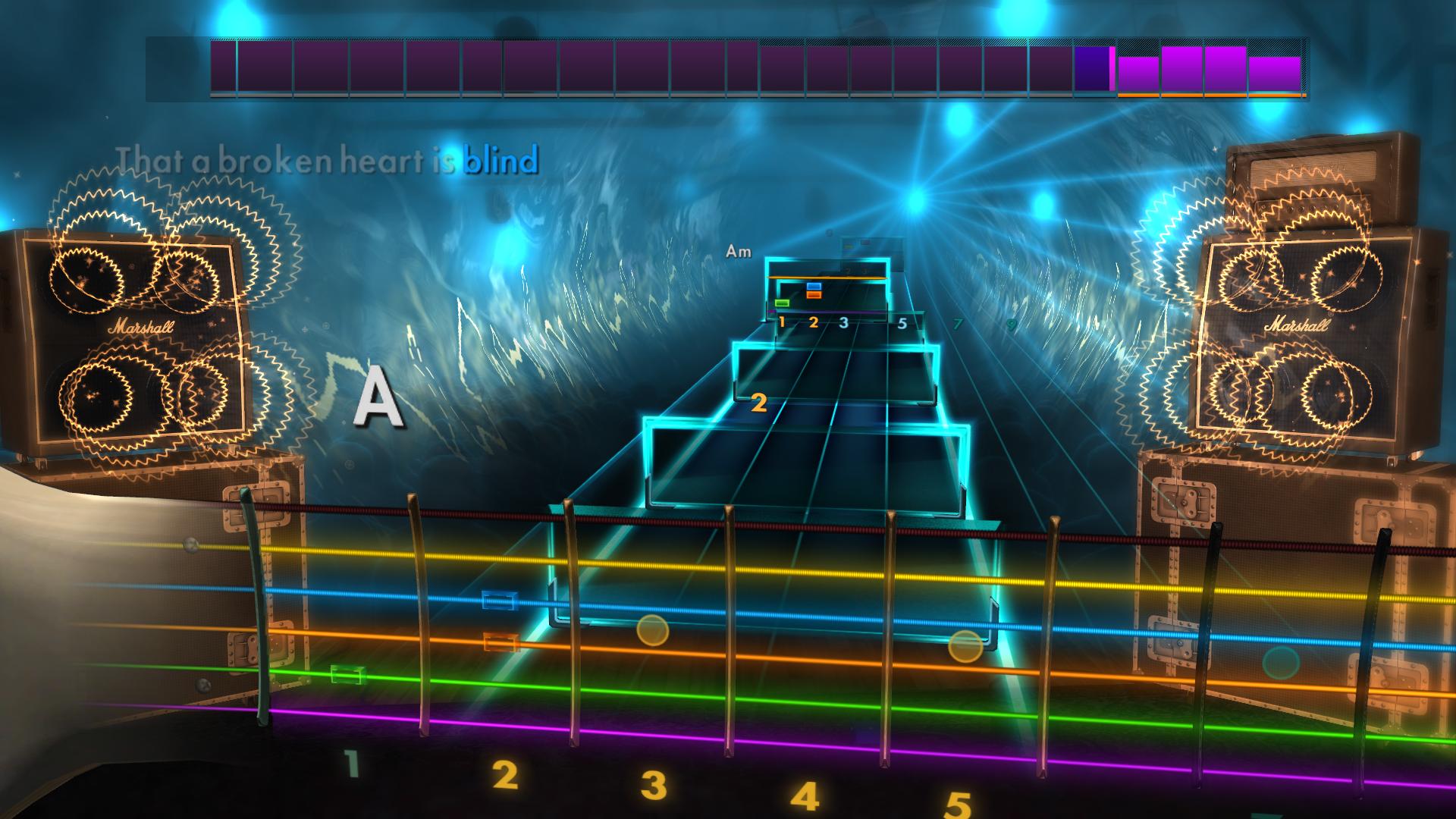1456x819 pixels.
Task: Select the lyric word 'blind' highlighted in blue
Action: [503, 160]
